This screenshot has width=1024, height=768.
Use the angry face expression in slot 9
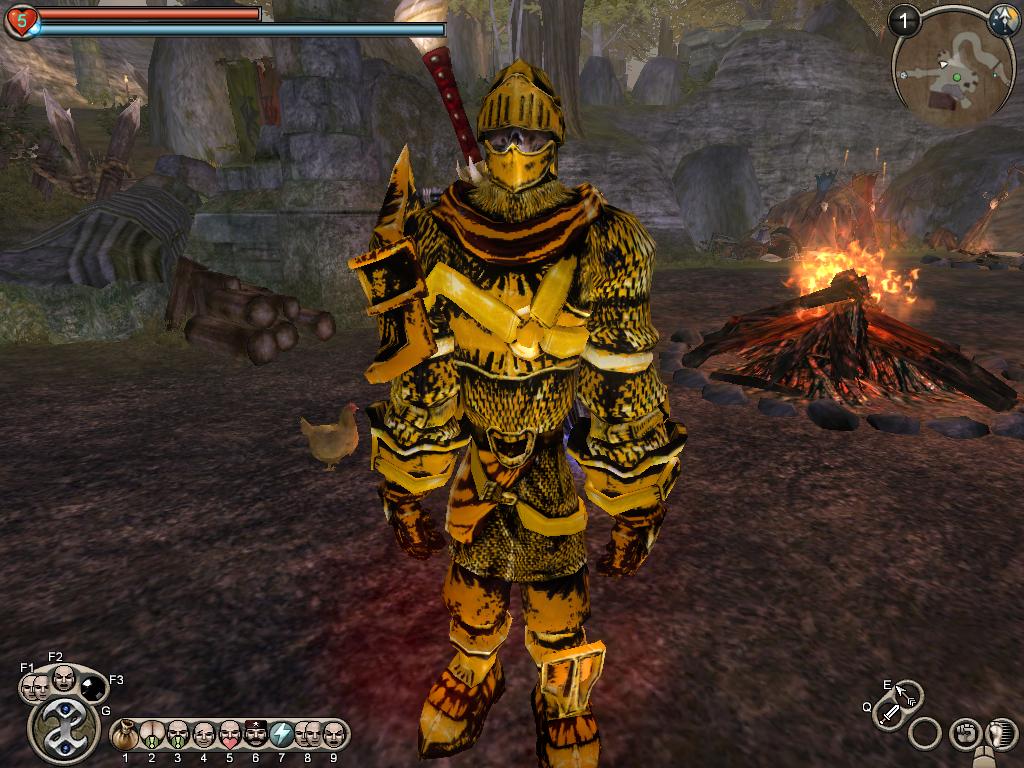334,736
